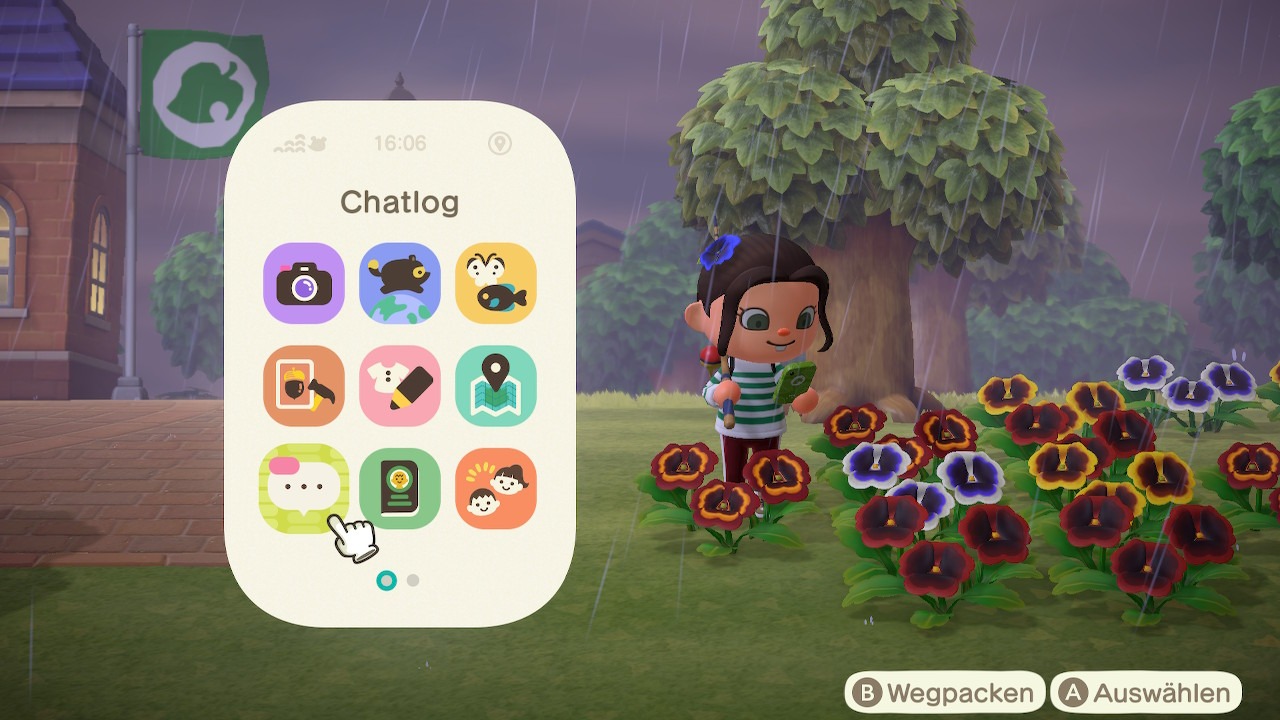Screen dimensions: 1280x720
Task: Click the Auswählen button
Action: (x=1146, y=693)
